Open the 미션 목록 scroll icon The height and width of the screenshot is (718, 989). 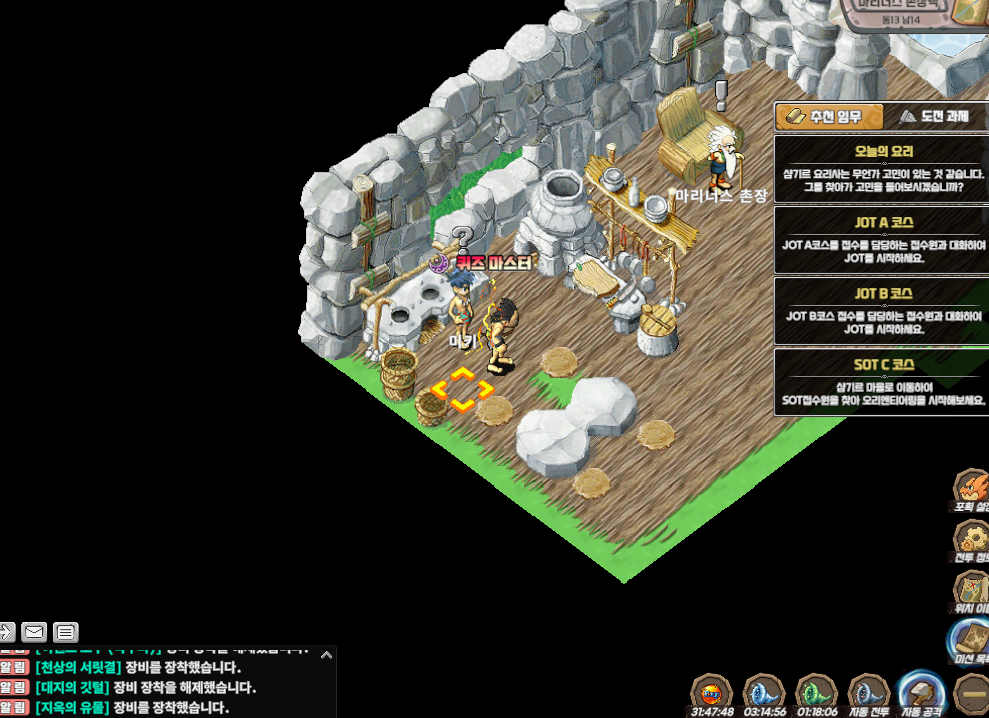coord(970,640)
